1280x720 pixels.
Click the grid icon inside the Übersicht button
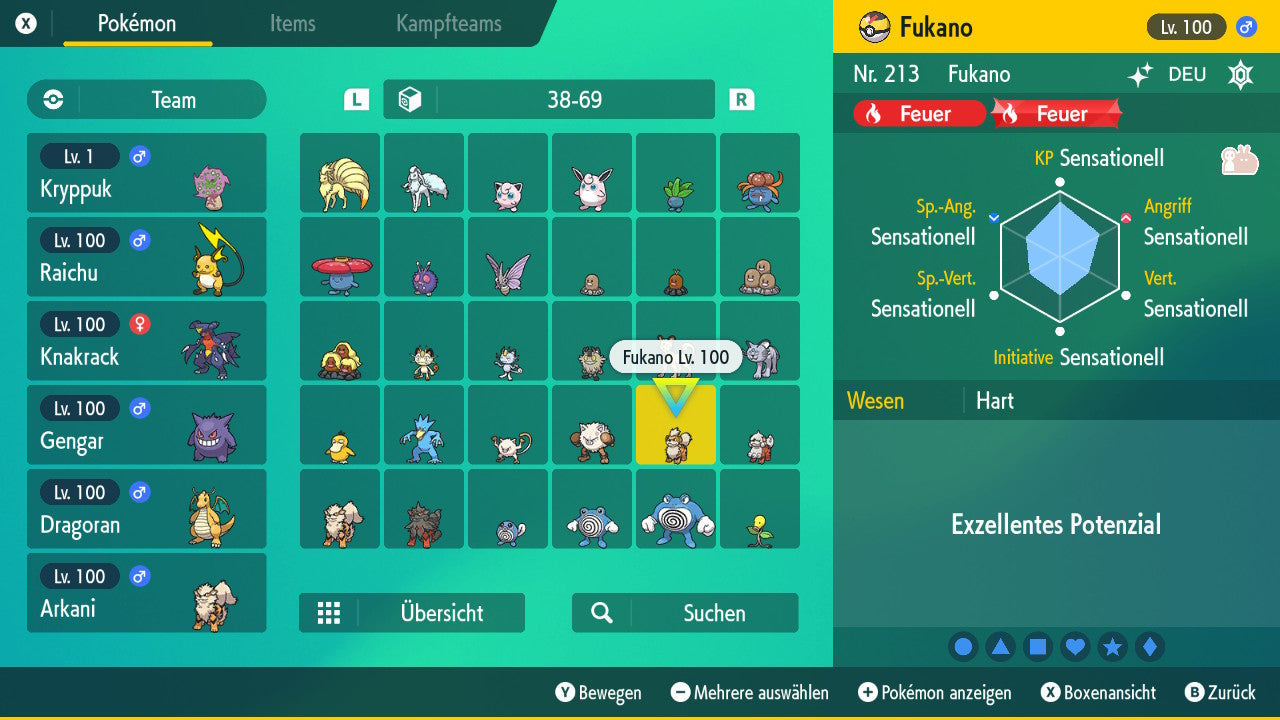(330, 613)
